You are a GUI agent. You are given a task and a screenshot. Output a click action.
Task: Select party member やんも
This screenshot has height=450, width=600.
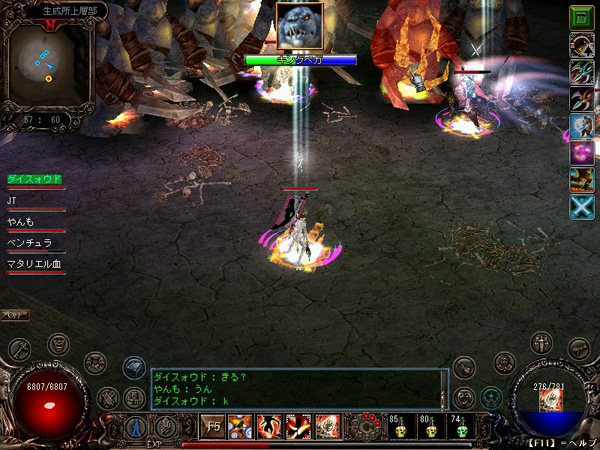point(22,221)
